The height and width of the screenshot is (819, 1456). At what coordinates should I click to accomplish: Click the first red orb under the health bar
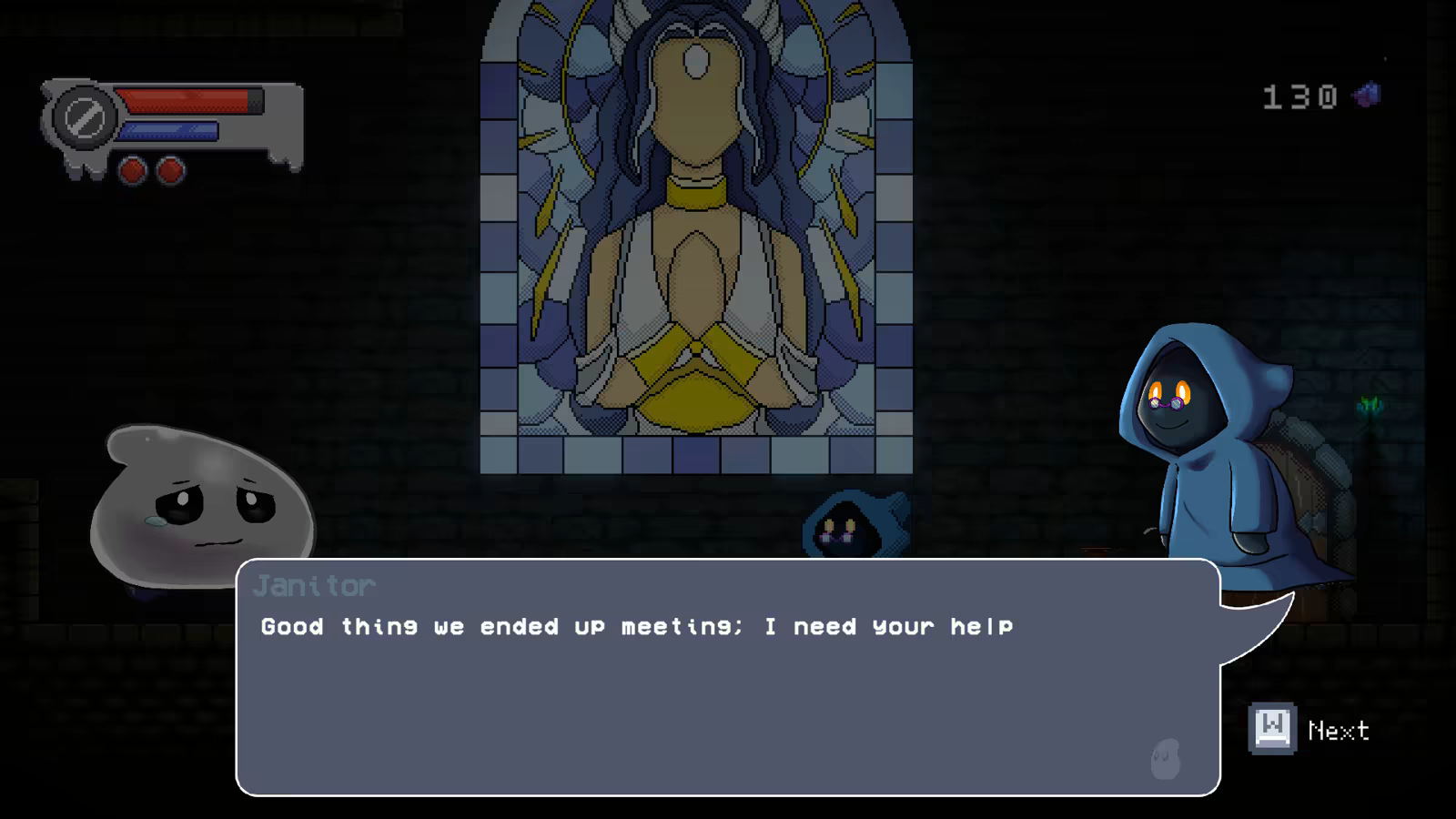point(131,168)
